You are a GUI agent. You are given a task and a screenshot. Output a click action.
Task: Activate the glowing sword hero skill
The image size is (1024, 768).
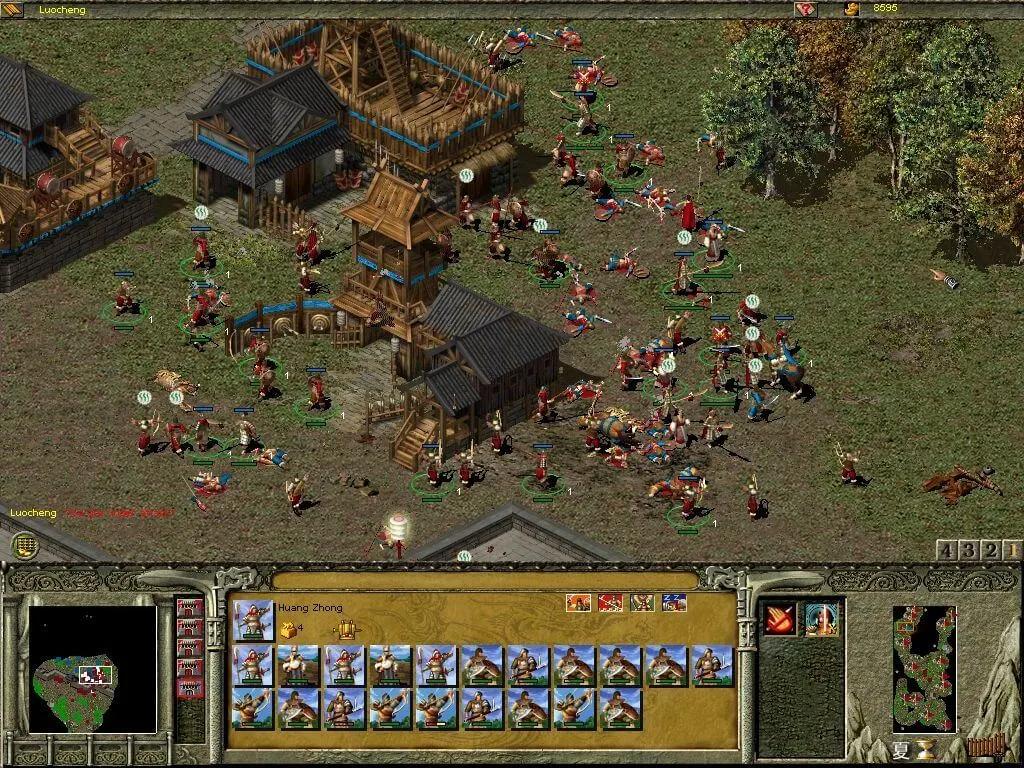click(821, 619)
